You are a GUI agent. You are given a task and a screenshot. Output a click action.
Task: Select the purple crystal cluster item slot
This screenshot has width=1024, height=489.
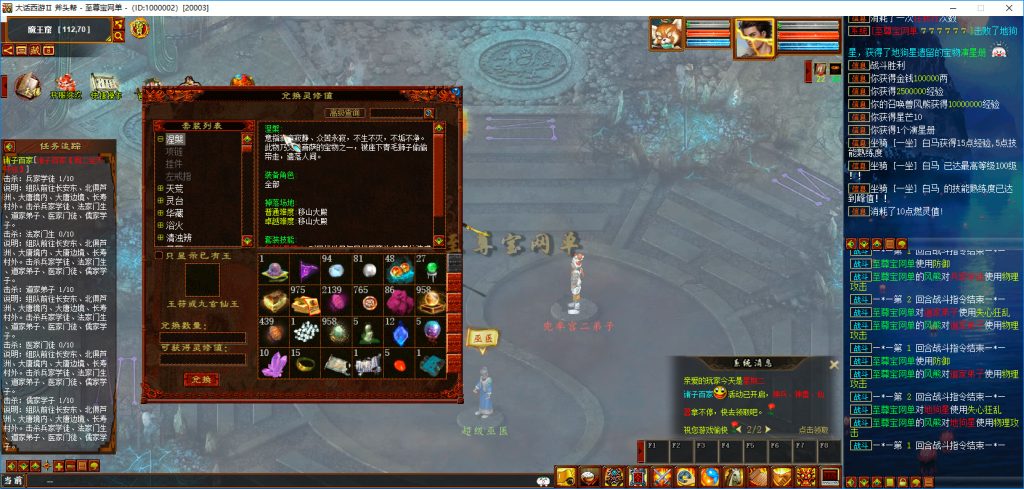point(272,364)
